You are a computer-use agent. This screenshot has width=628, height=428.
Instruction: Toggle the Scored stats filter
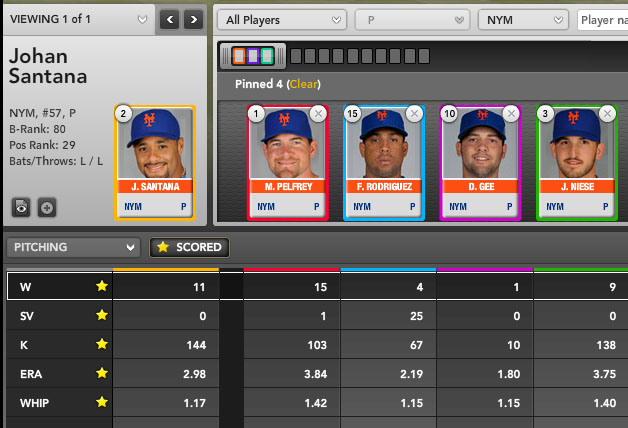coord(187,247)
